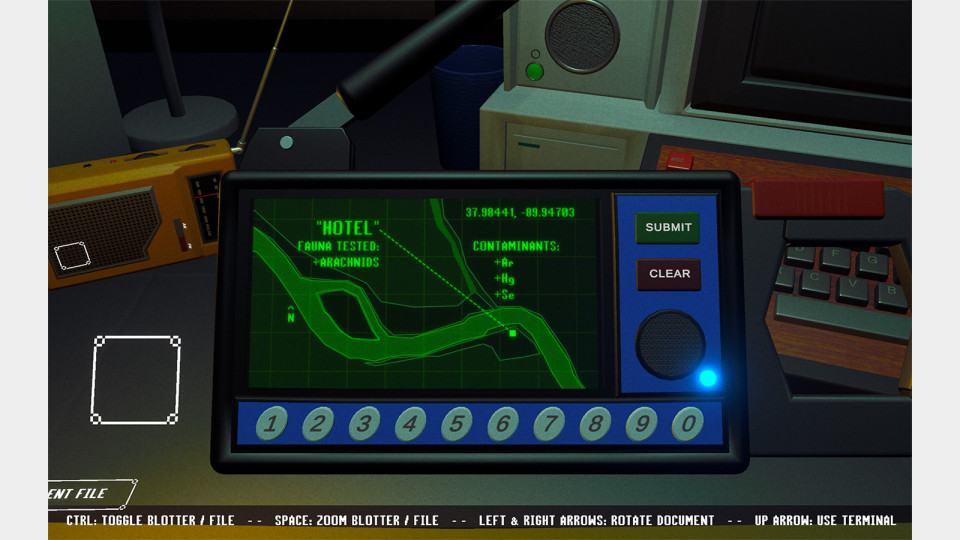The width and height of the screenshot is (960, 540).
Task: Enter digit 9 on the device
Action: click(x=641, y=424)
